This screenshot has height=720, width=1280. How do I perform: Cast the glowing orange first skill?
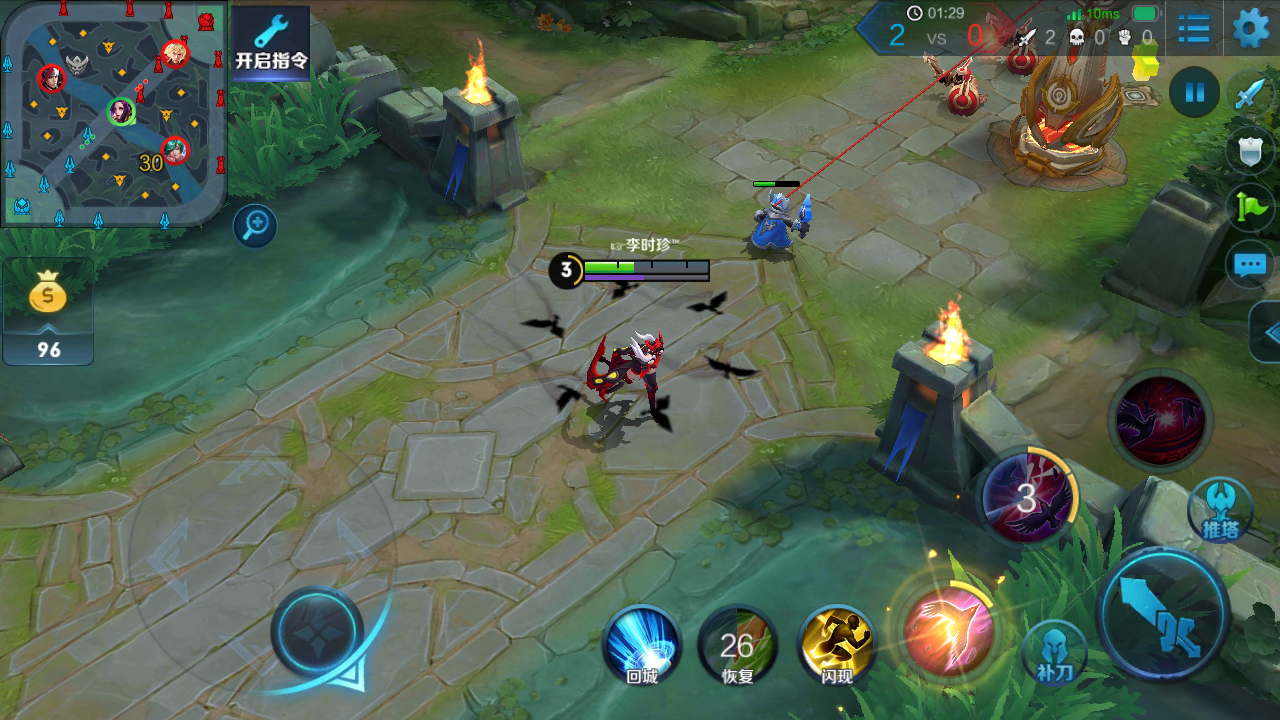(947, 630)
